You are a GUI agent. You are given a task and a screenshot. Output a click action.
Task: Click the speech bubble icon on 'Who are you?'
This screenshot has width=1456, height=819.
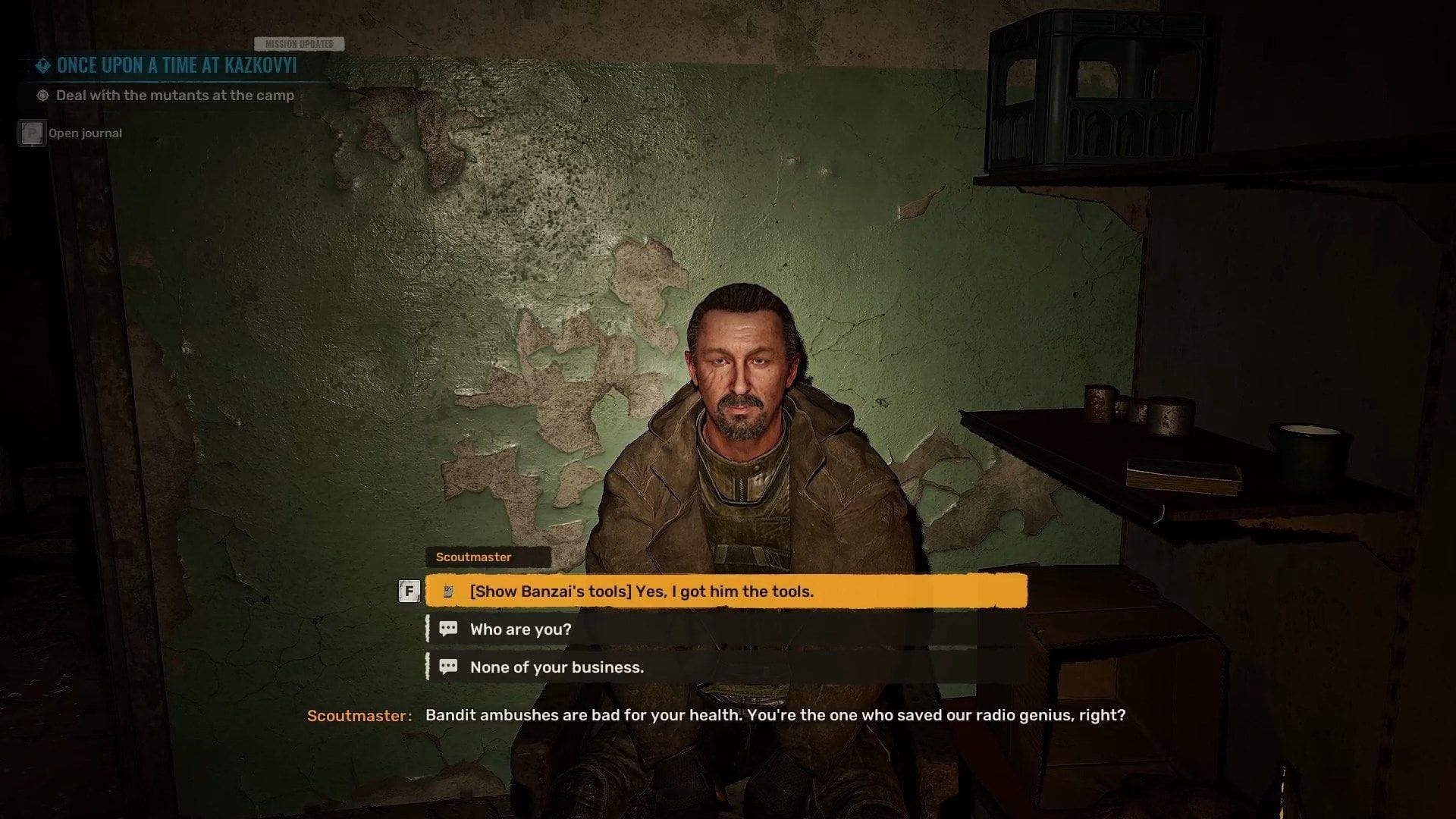[448, 629]
